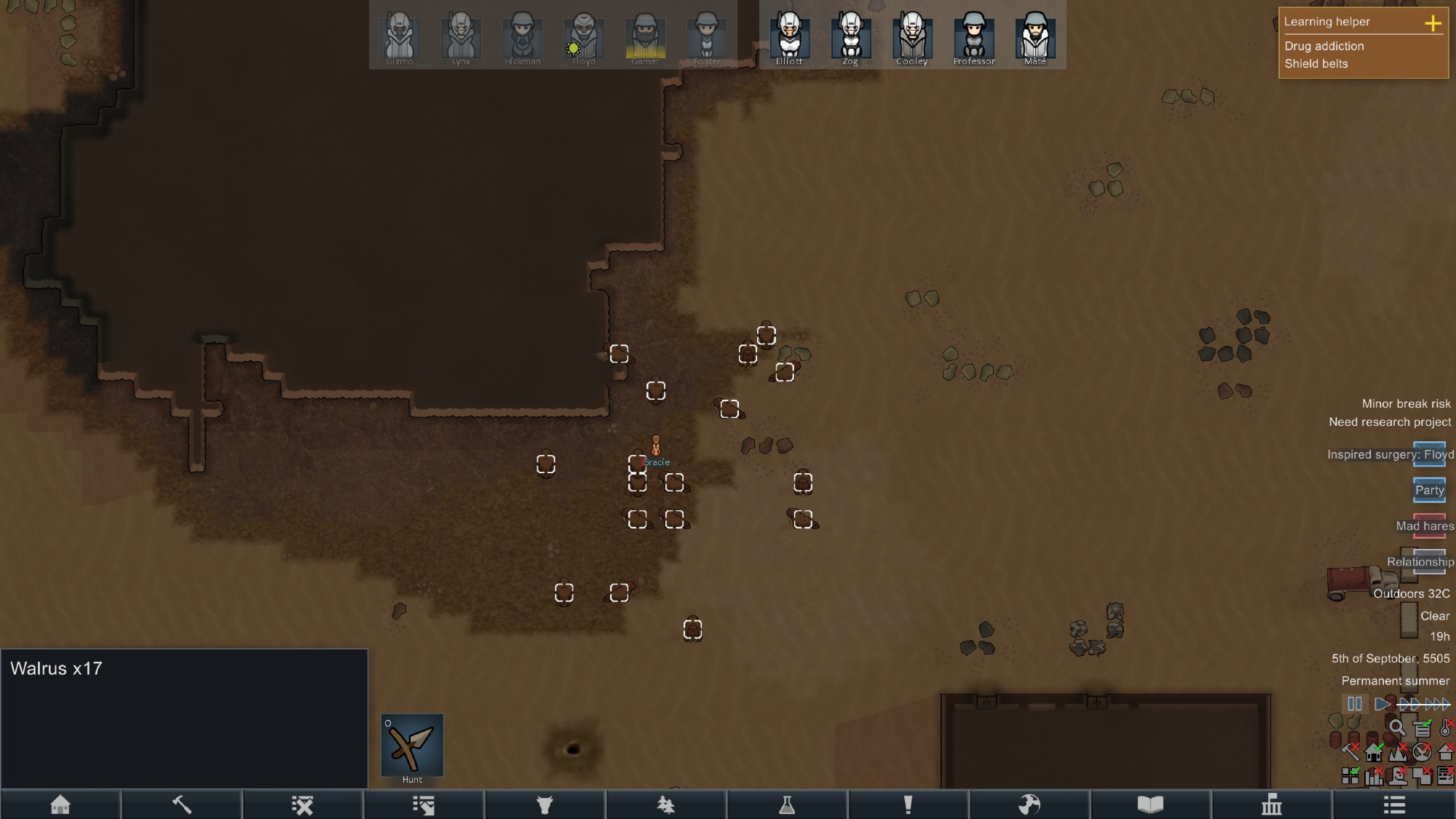Open the Shield belts lesson
1456x819 pixels.
pyautogui.click(x=1316, y=63)
